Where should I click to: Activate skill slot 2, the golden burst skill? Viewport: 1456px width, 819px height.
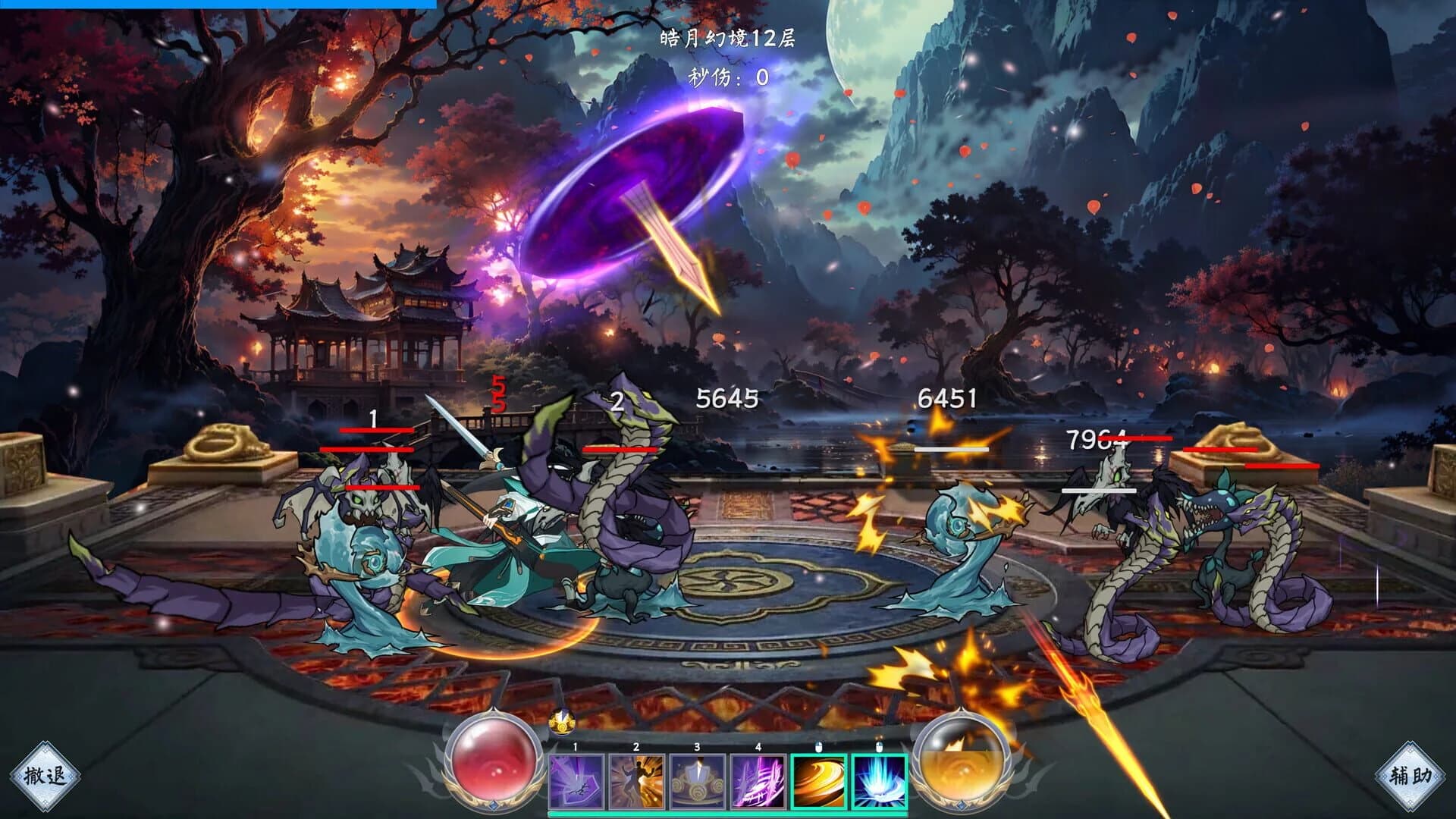(x=638, y=782)
